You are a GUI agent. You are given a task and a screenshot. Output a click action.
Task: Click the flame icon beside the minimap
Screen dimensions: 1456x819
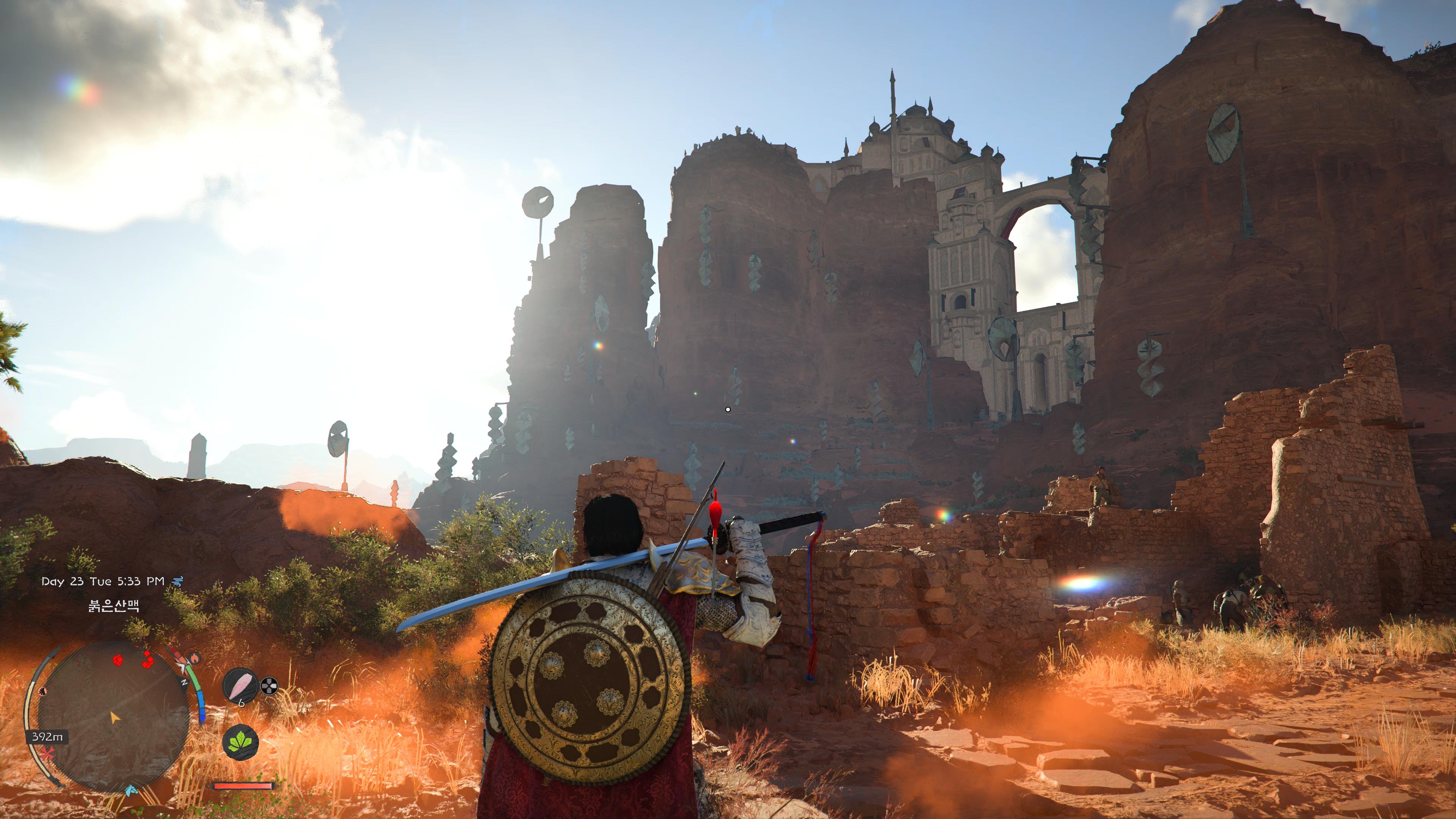coord(195,658)
